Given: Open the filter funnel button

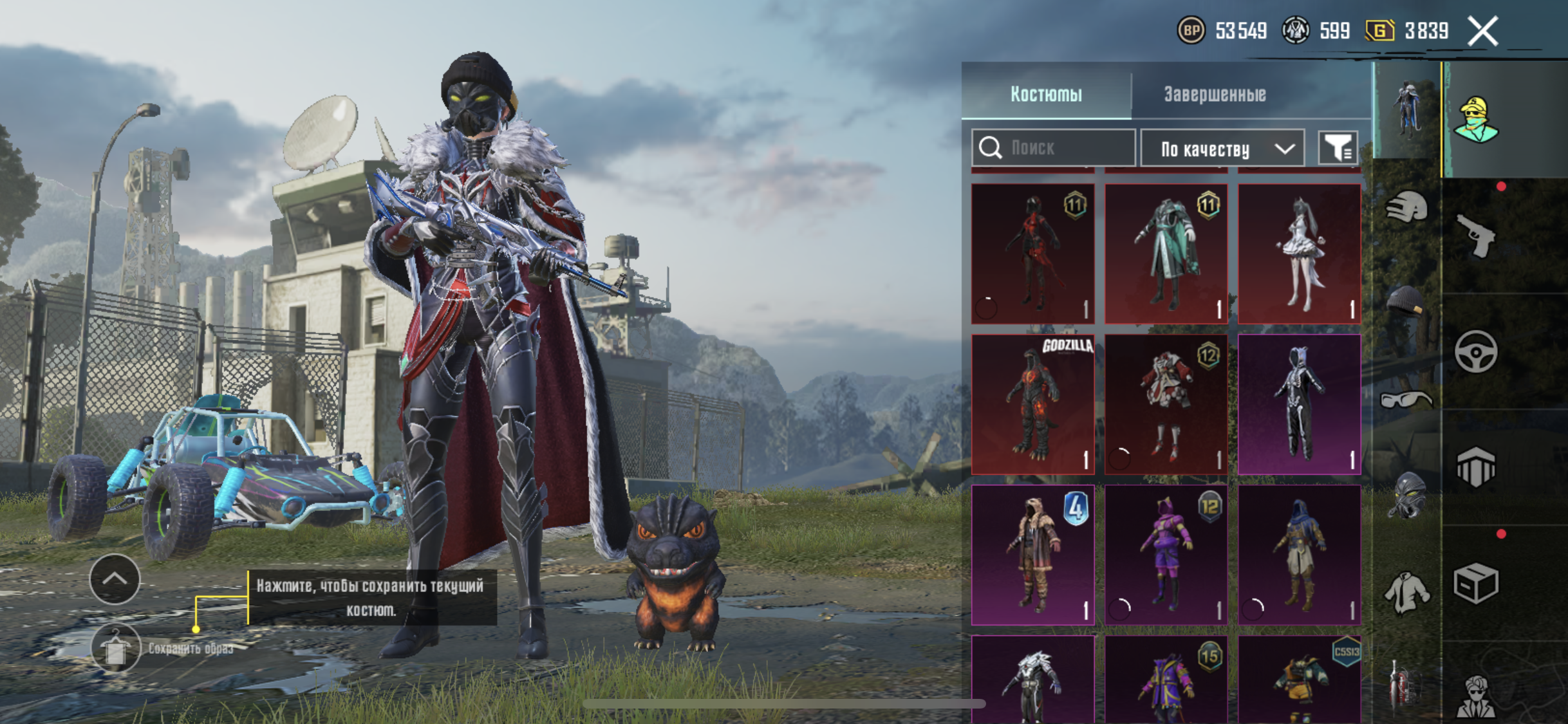Looking at the screenshot, I should [1338, 149].
